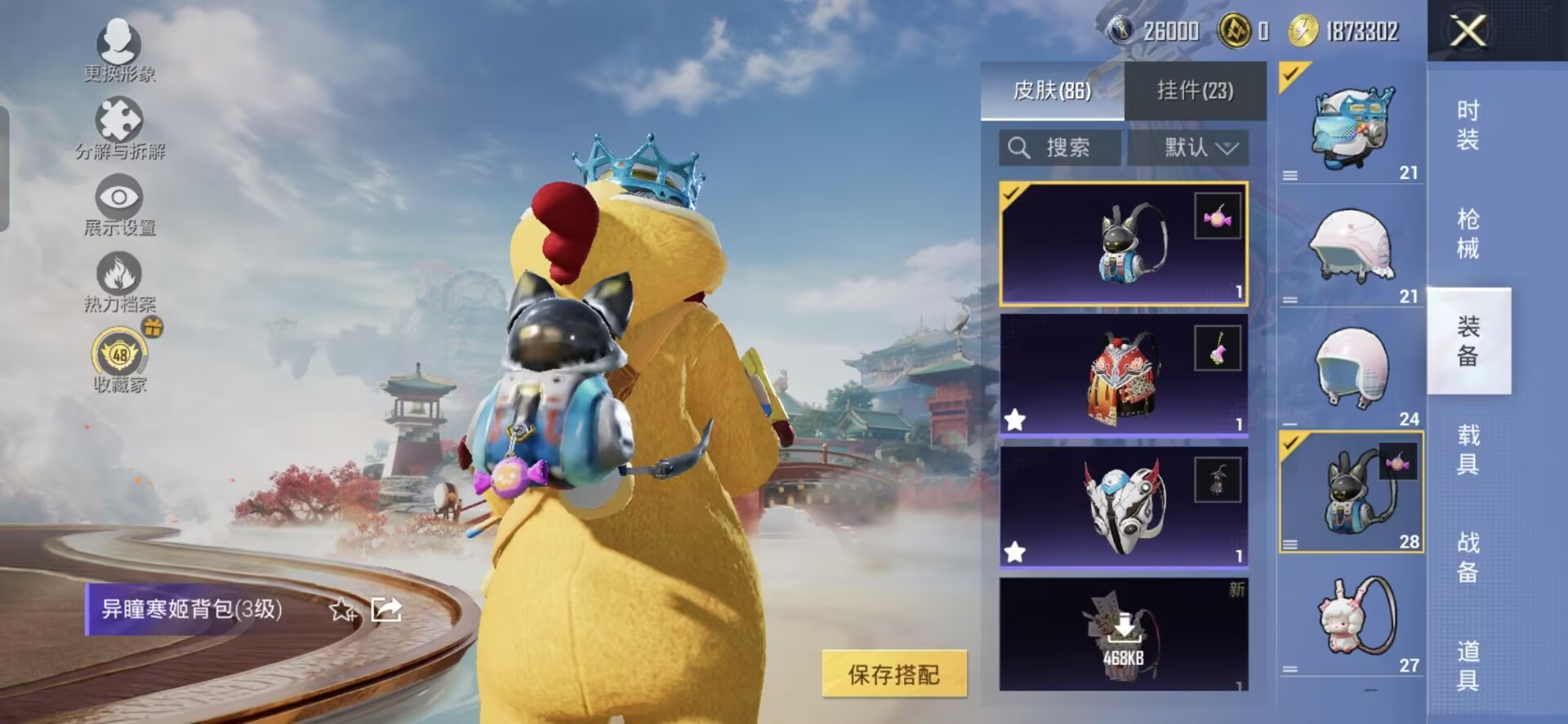
Task: Click the 搜索 search field
Action: pos(1059,148)
